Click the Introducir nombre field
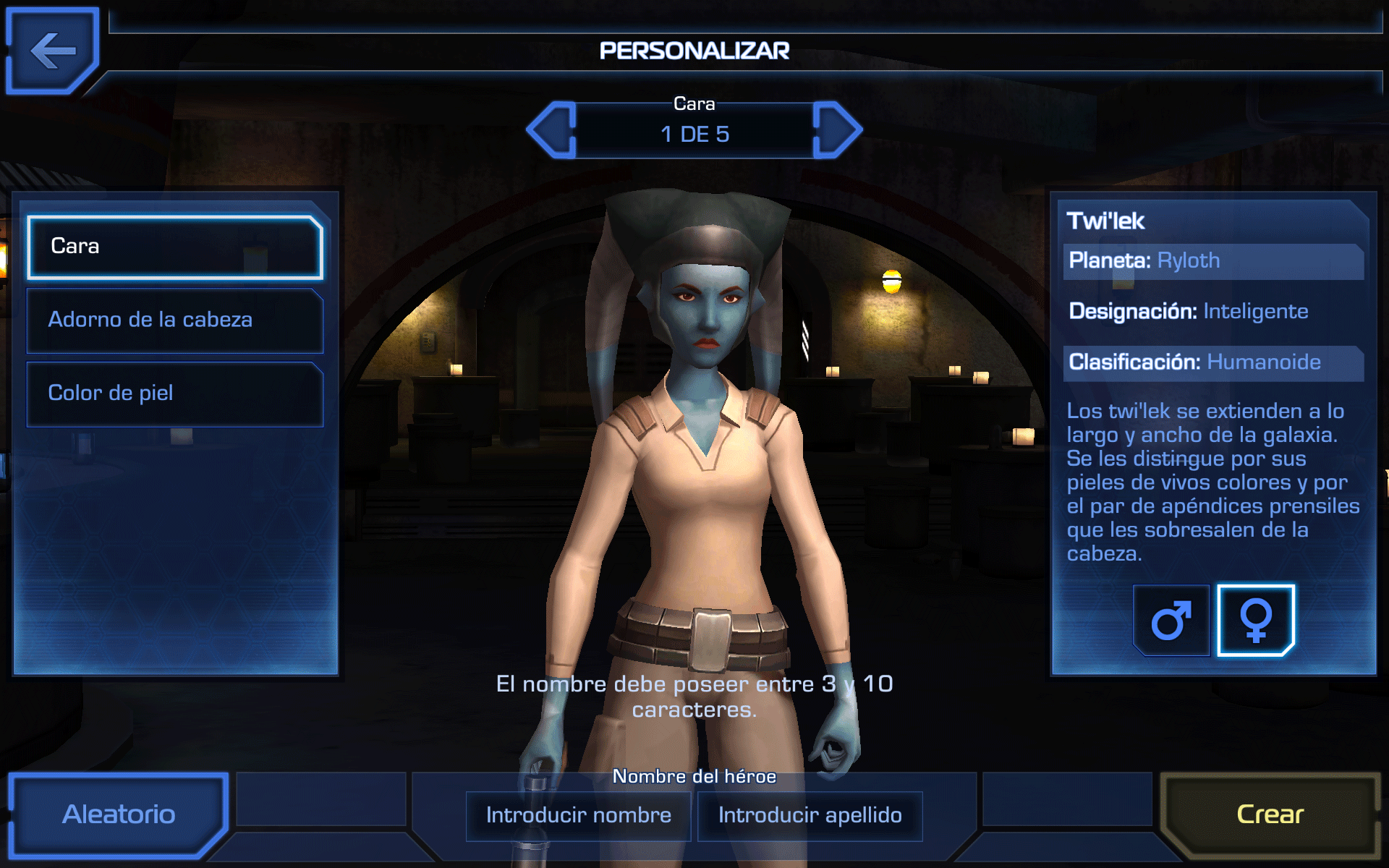The height and width of the screenshot is (868, 1389). [579, 816]
